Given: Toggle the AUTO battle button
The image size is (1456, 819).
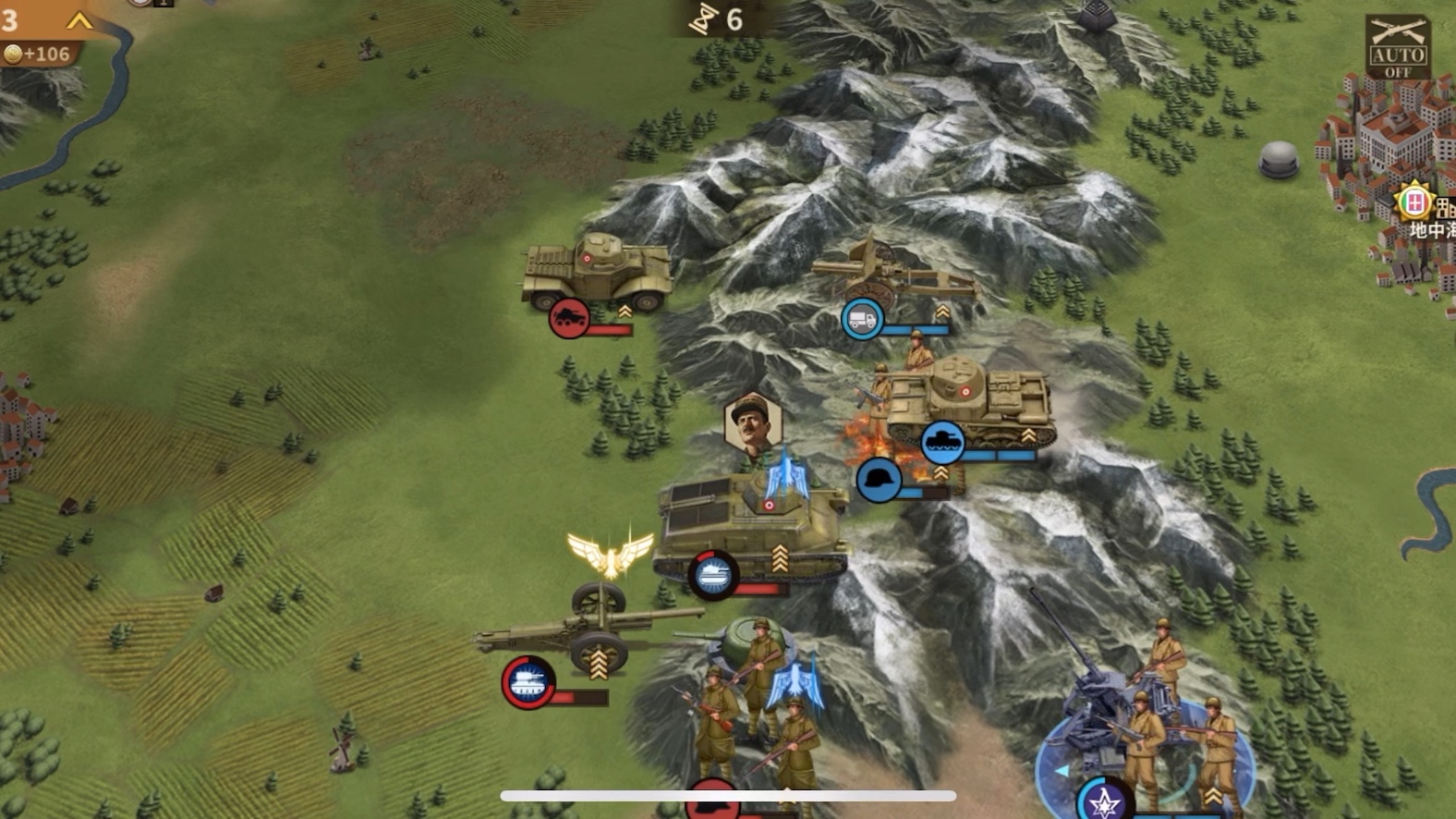Looking at the screenshot, I should 1397,46.
